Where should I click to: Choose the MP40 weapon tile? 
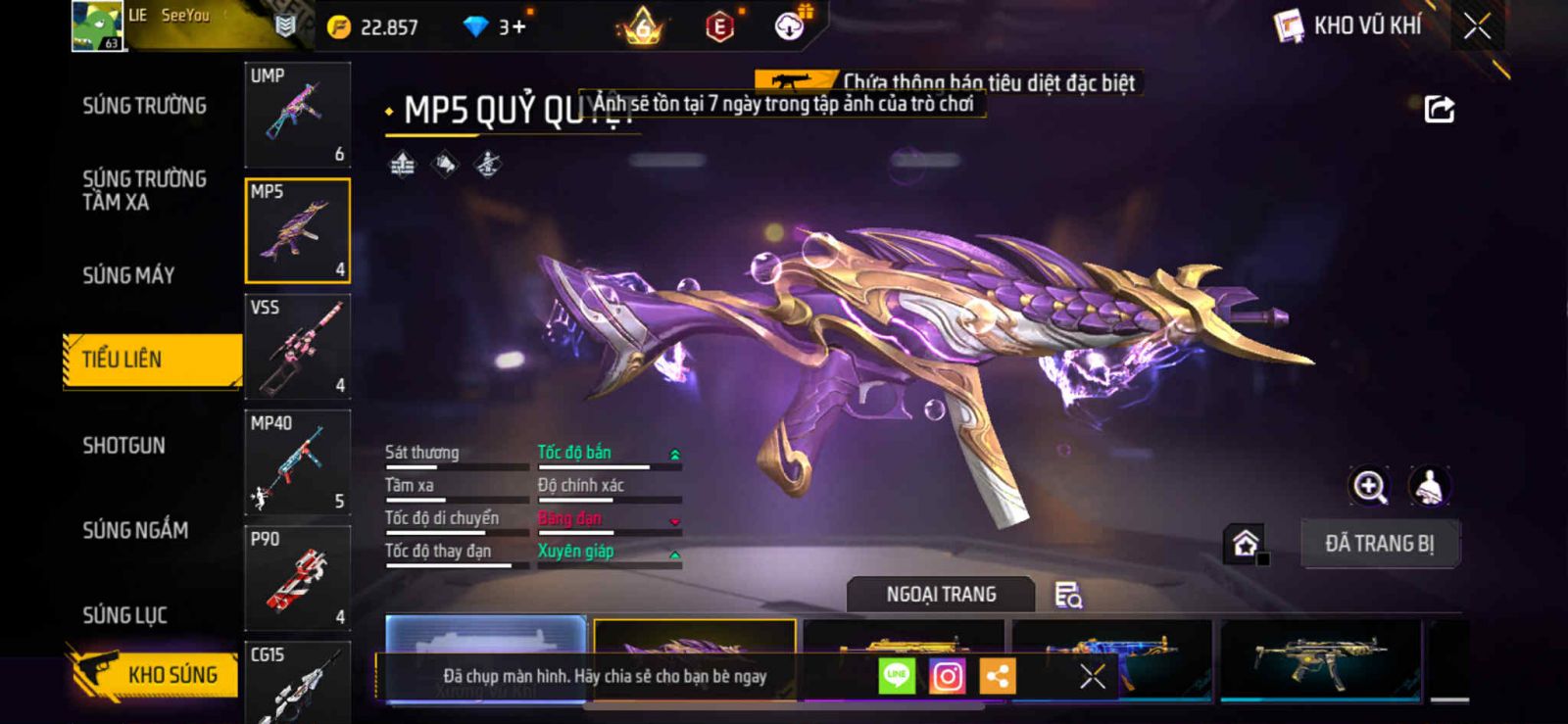298,462
